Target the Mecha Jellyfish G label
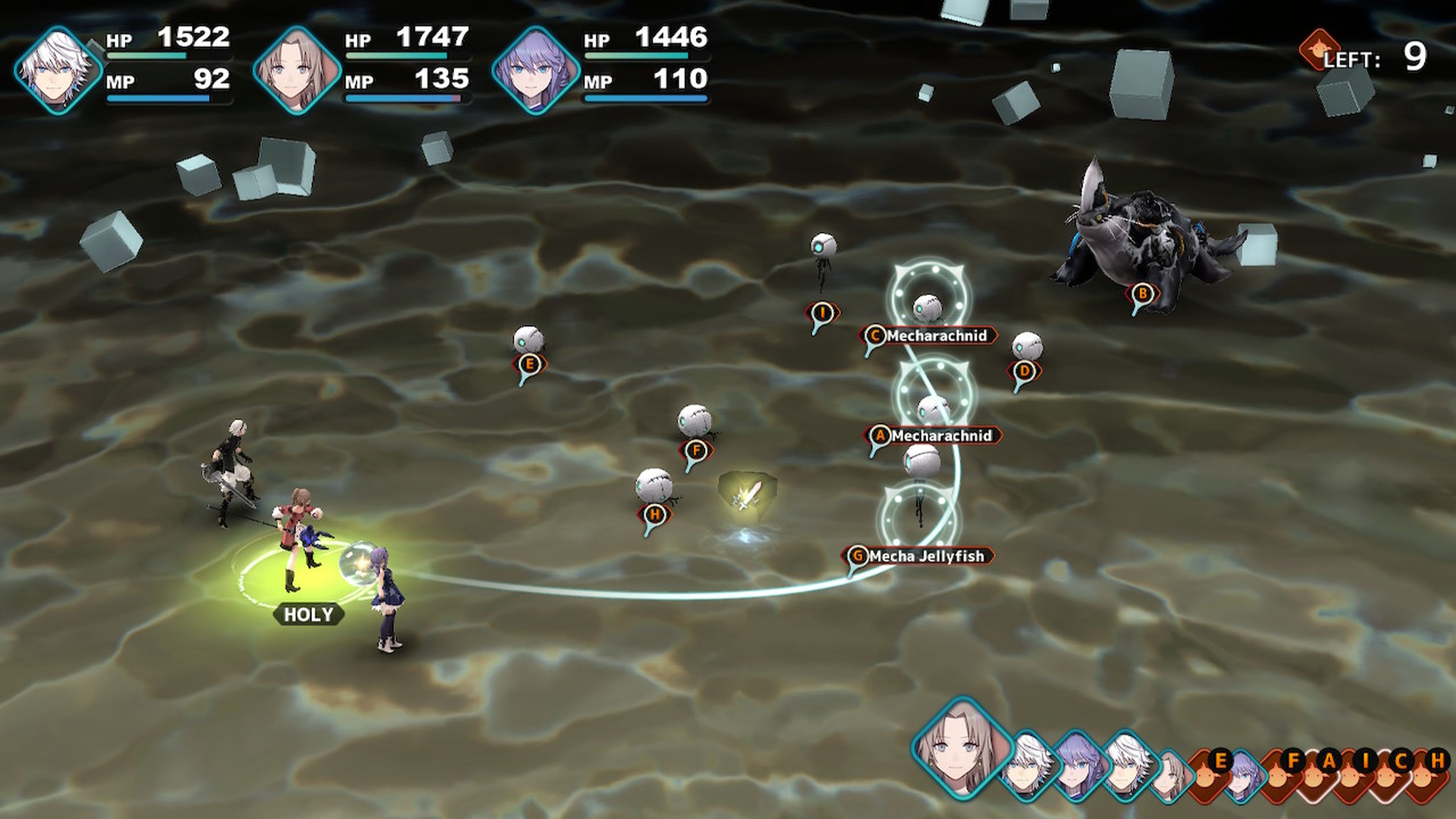This screenshot has width=1456, height=819. point(919,556)
